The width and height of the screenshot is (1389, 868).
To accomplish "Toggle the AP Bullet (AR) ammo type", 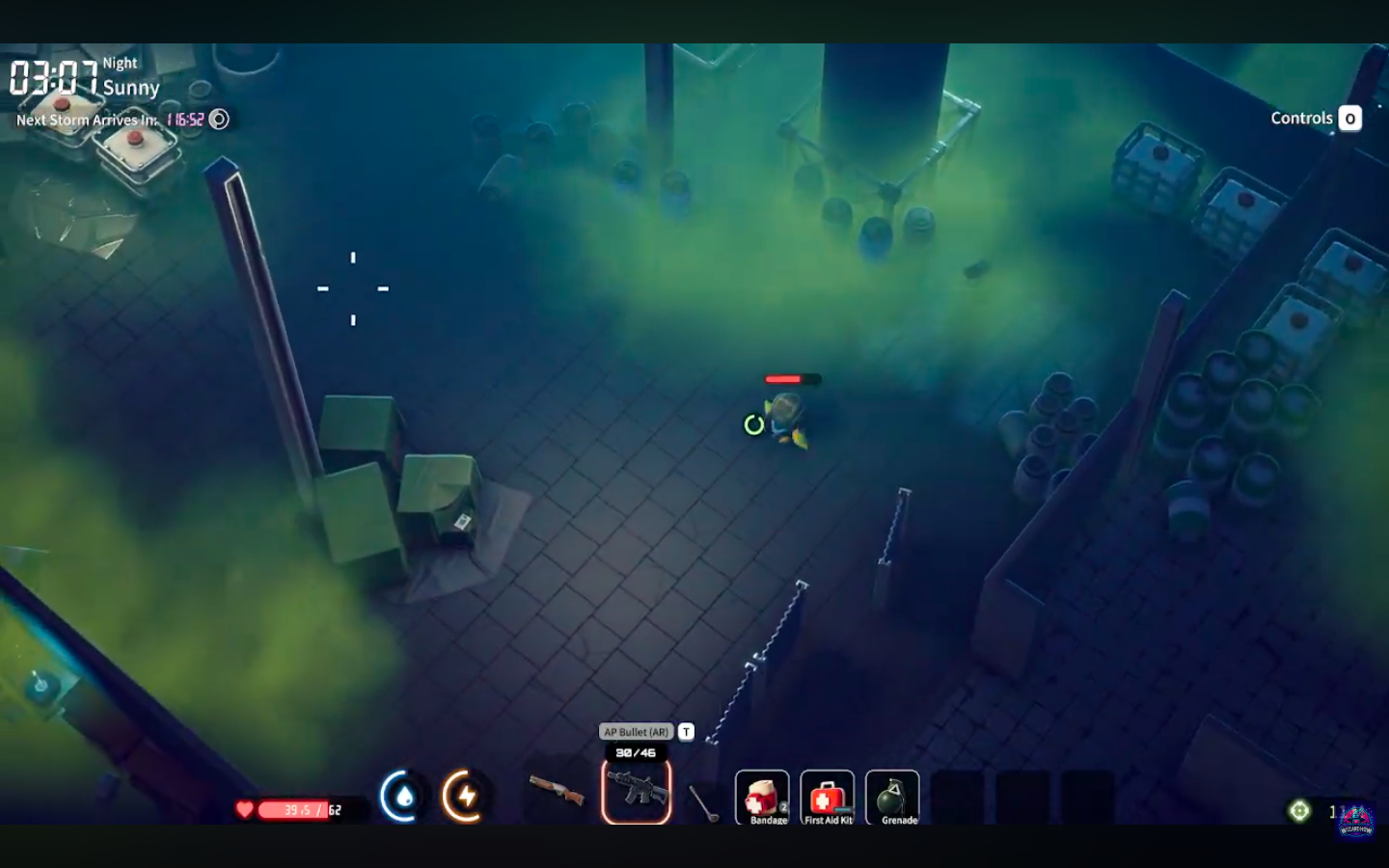I will [637, 732].
